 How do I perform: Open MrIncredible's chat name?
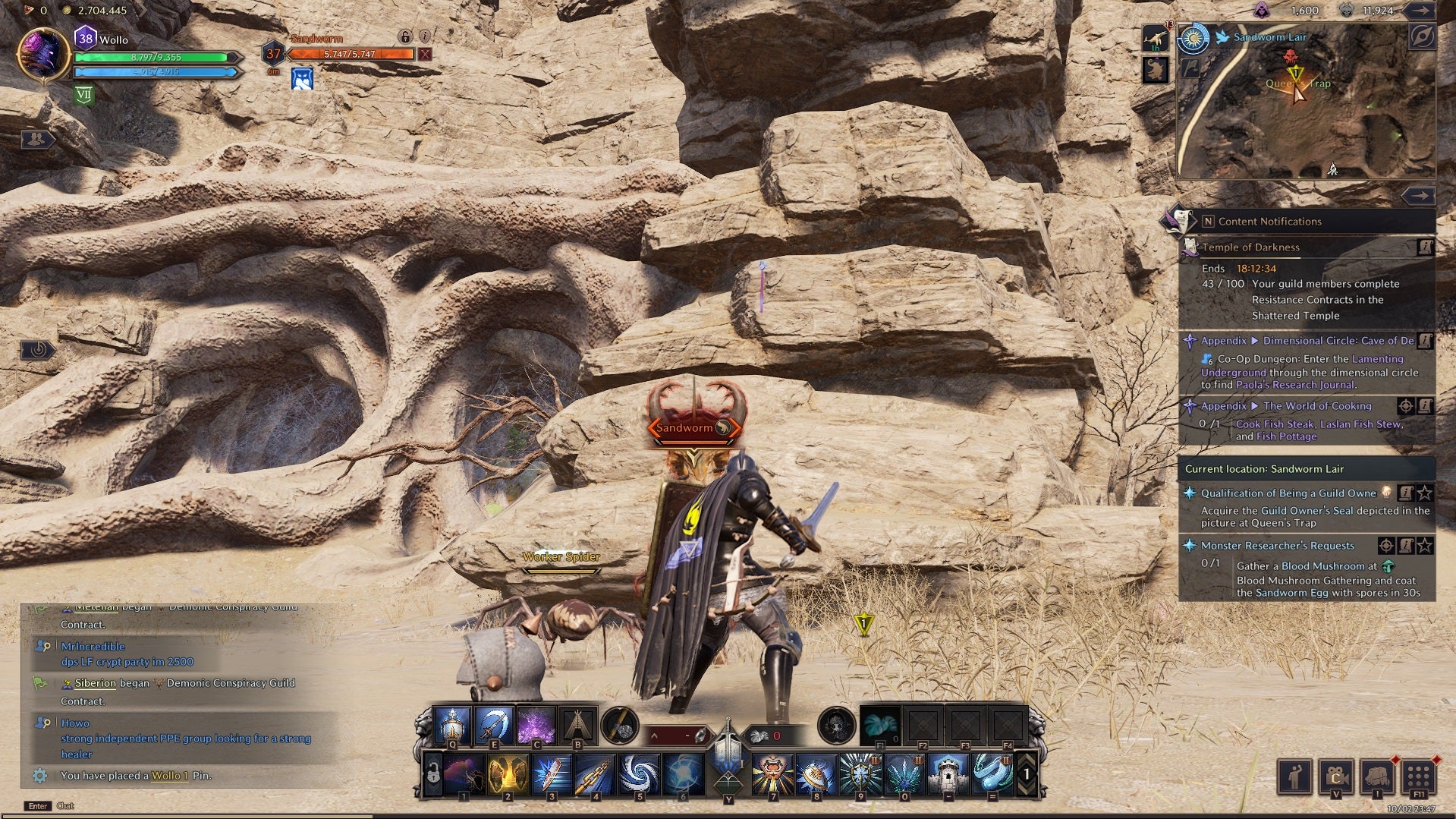point(93,647)
